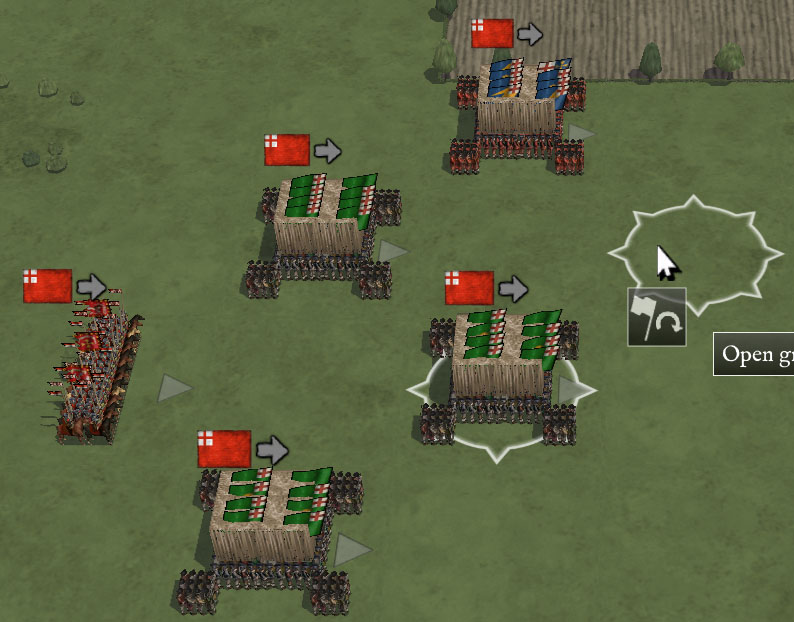
Task: Select the cavalry unit's red flag marker
Action: pyautogui.click(x=48, y=286)
